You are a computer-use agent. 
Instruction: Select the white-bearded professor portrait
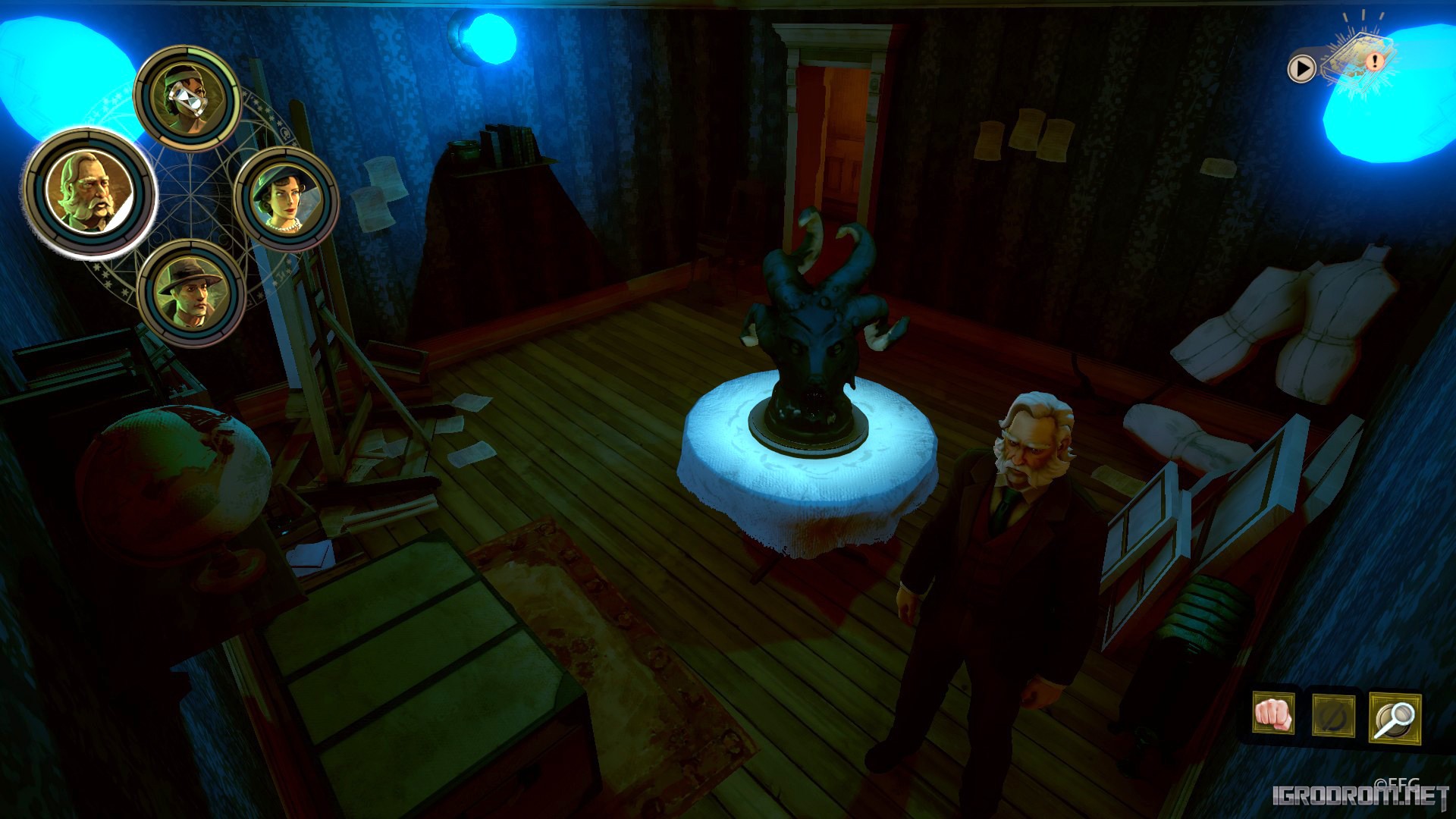coord(89,193)
